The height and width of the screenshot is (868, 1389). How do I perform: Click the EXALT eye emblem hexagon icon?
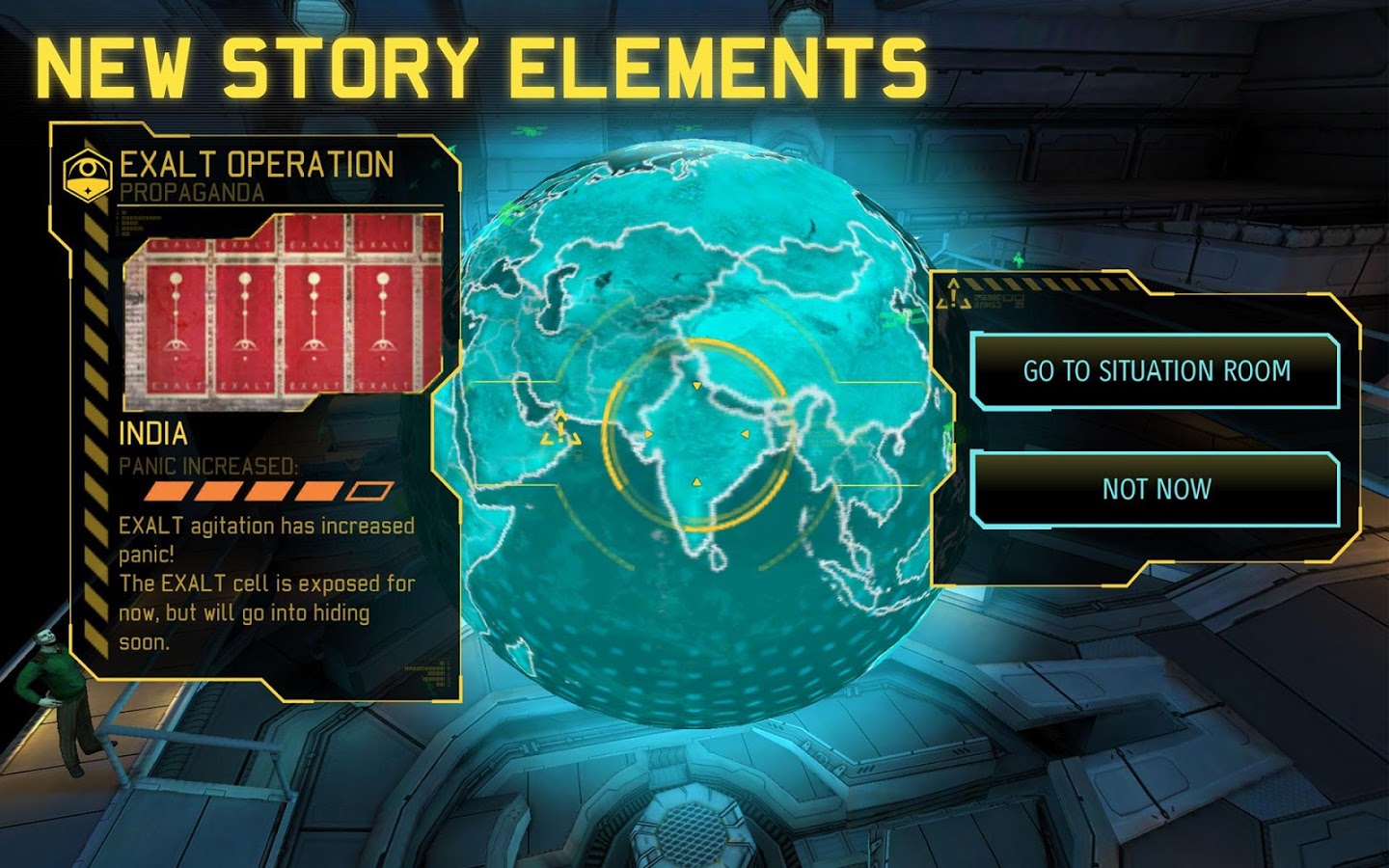(86, 172)
